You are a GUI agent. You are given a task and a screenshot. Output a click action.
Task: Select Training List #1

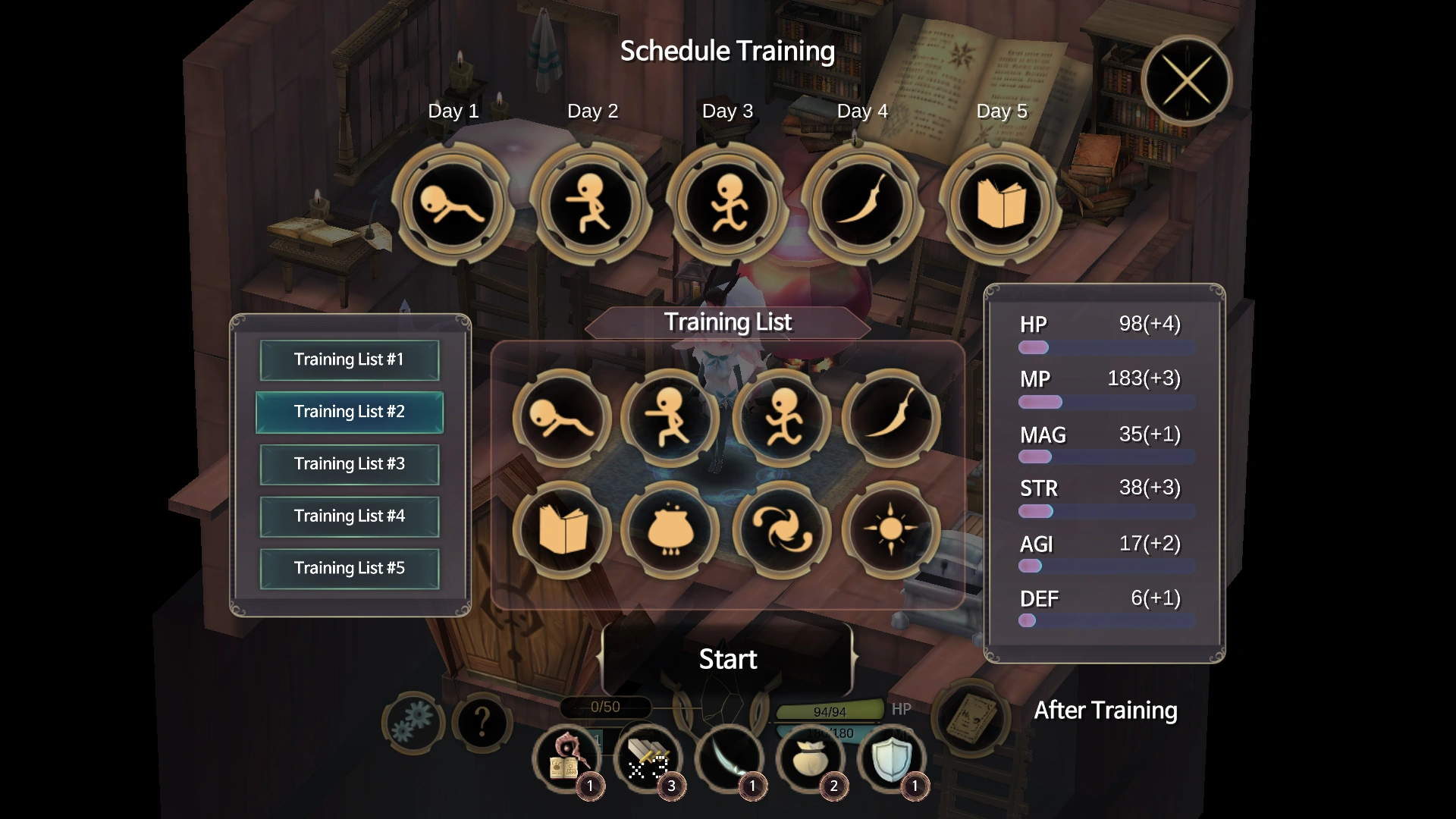[x=350, y=359]
